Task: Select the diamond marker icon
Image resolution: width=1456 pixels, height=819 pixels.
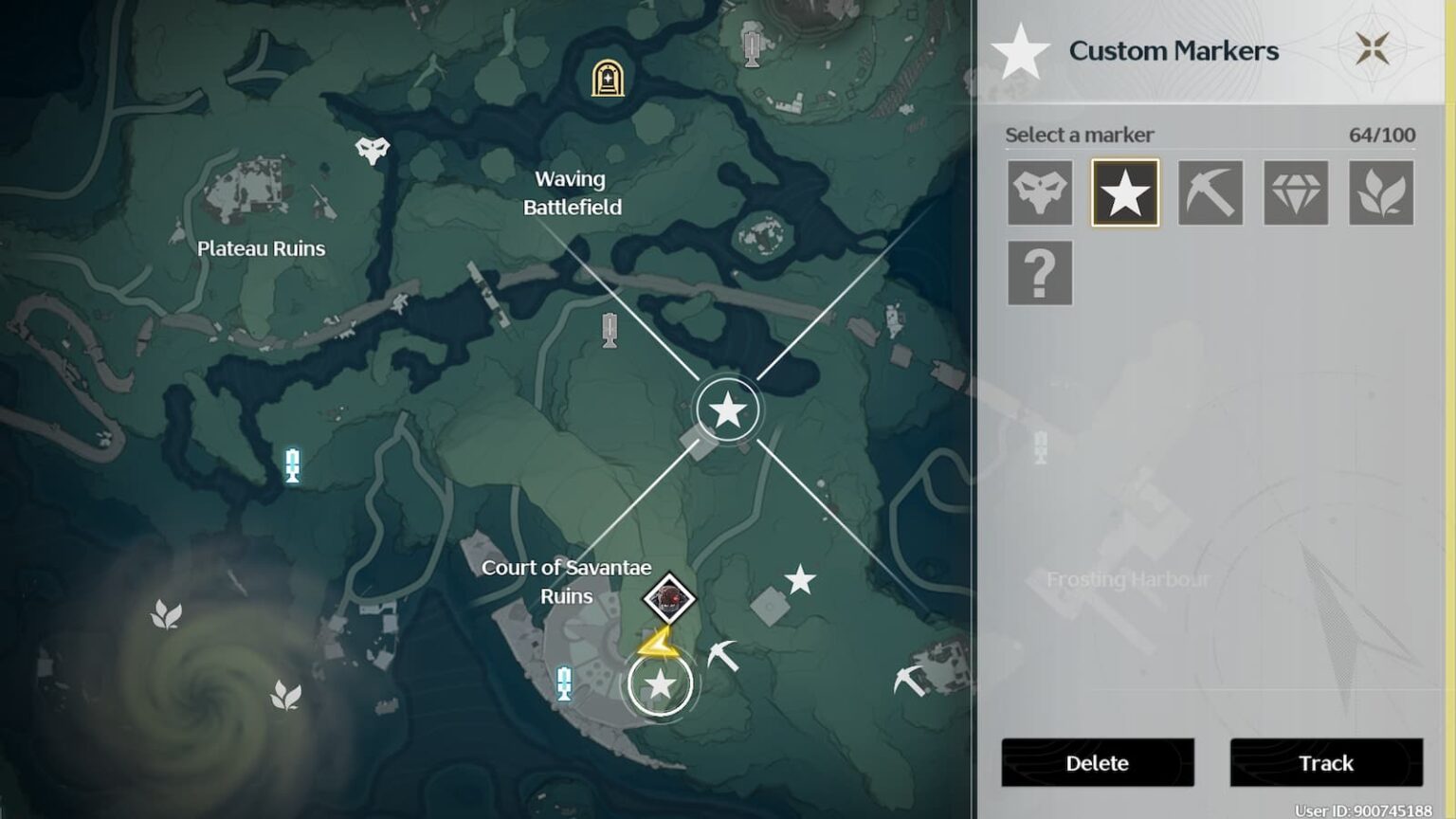Action: pyautogui.click(x=1295, y=191)
